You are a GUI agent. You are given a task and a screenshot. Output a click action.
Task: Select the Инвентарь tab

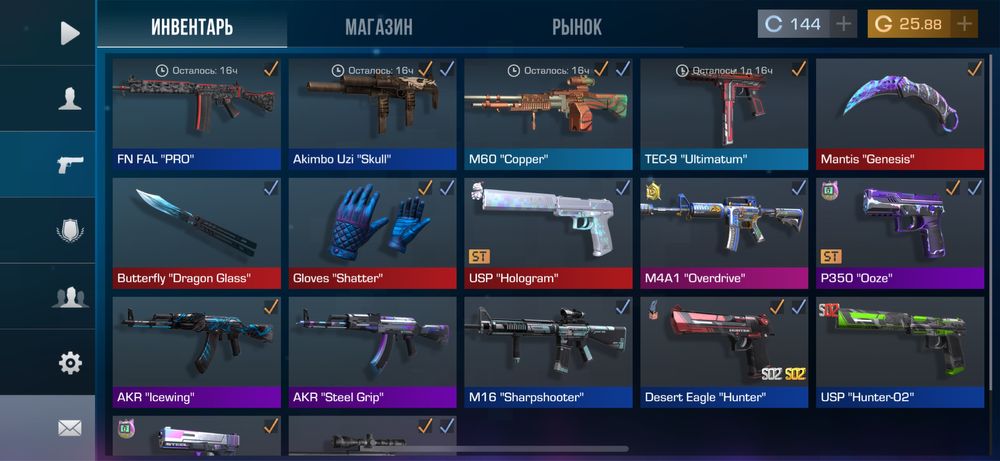192,27
